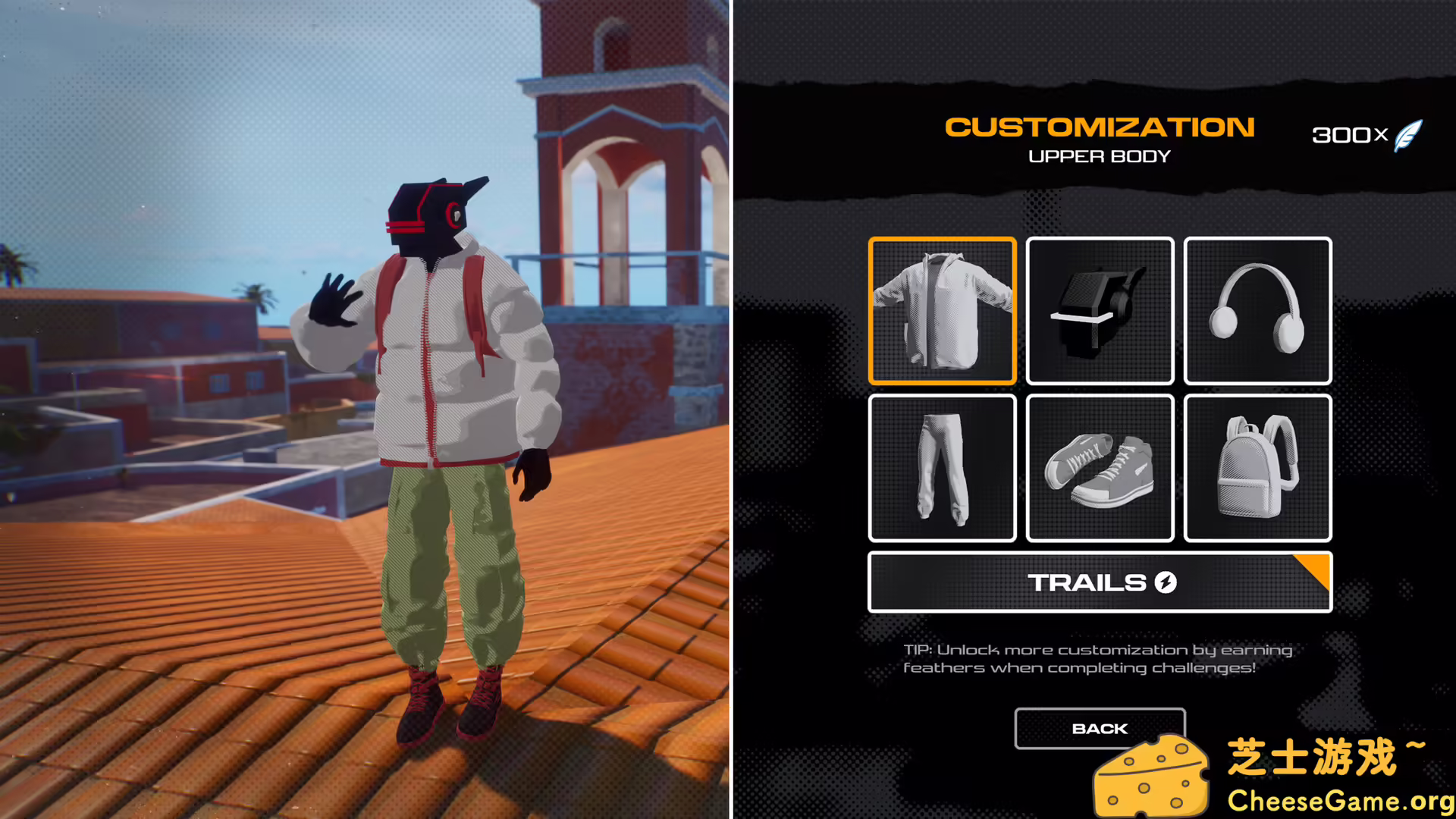Select the white backpack icon
Viewport: 1456px width, 819px height.
[1257, 468]
